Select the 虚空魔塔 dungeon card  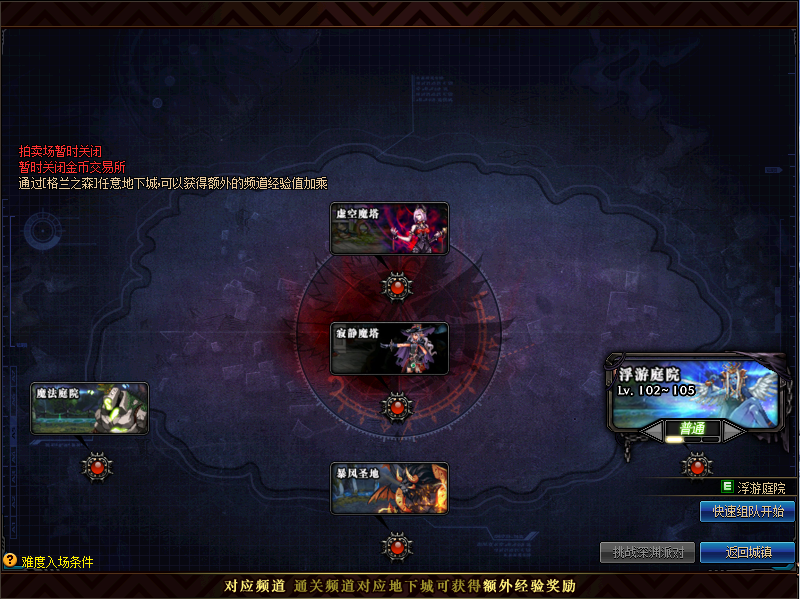click(x=389, y=228)
